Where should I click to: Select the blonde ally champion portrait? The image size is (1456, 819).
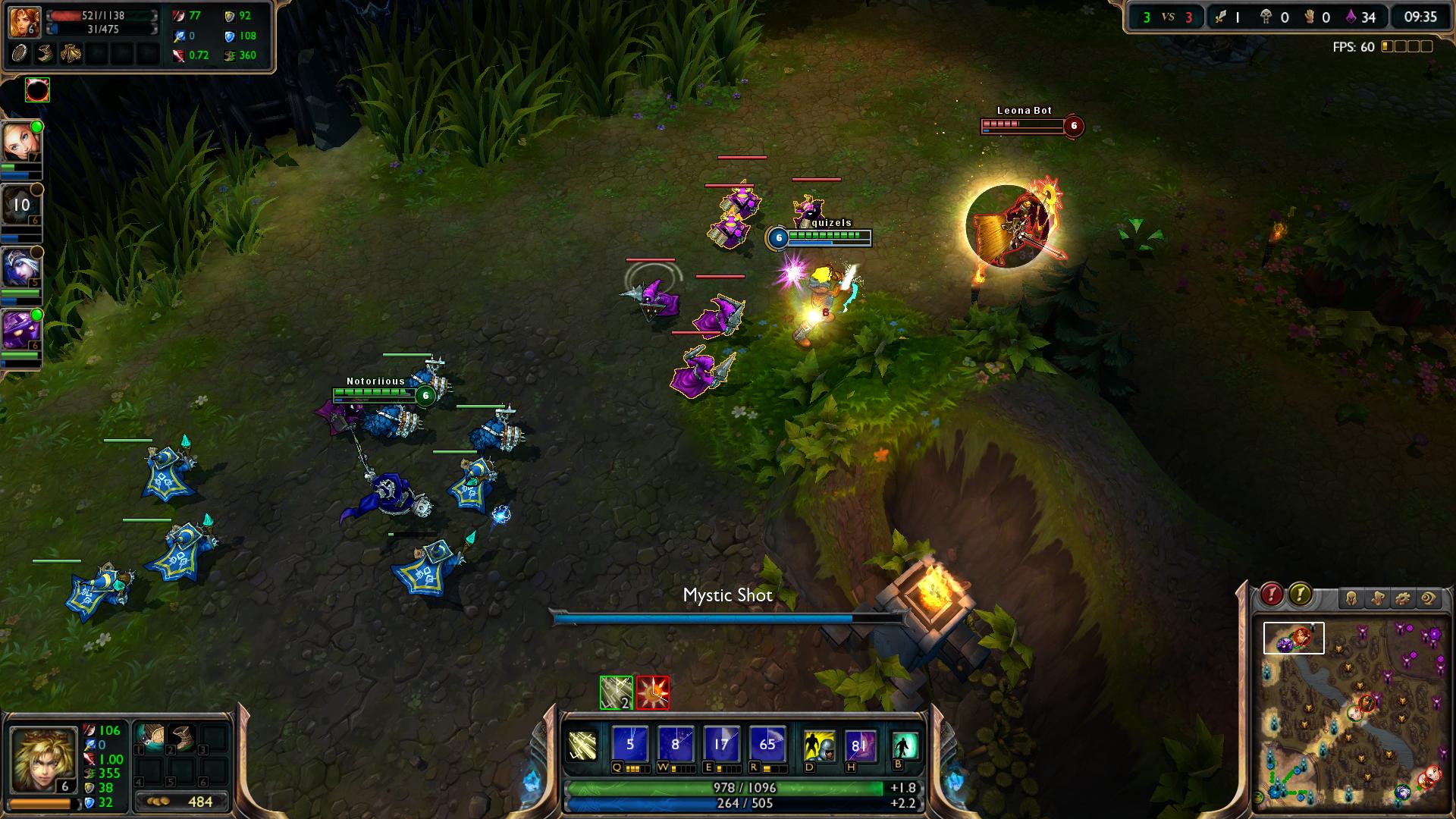click(20, 141)
